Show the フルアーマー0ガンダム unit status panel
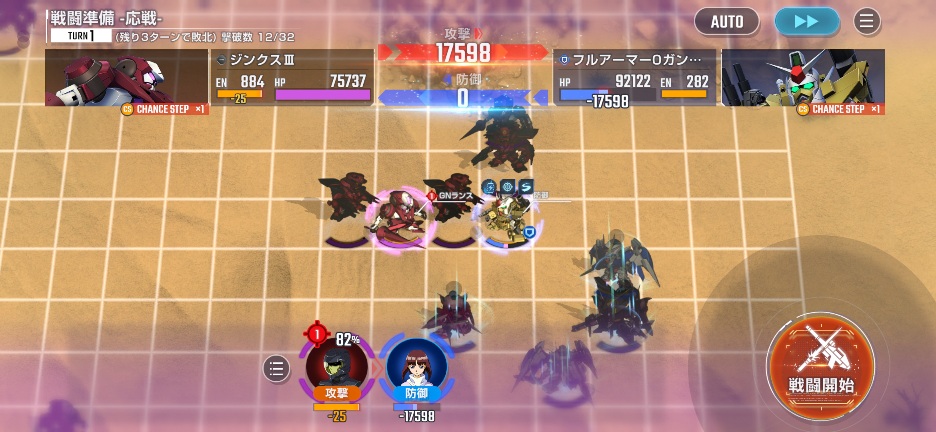This screenshot has height=432, width=936. (634, 78)
